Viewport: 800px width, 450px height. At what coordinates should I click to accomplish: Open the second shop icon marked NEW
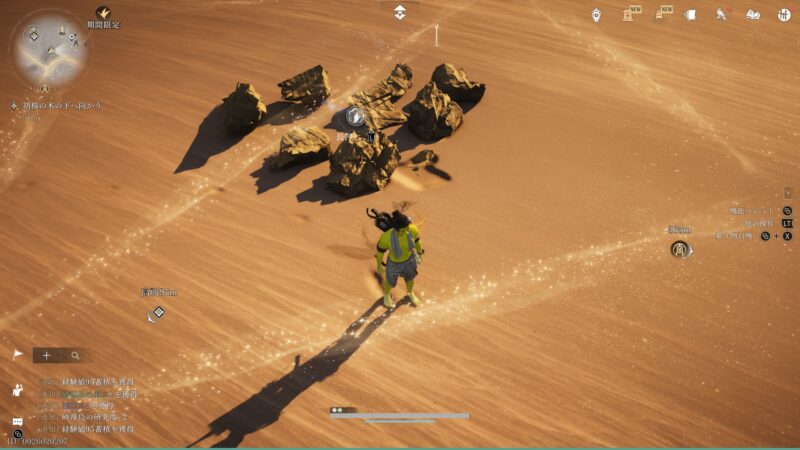click(x=662, y=14)
